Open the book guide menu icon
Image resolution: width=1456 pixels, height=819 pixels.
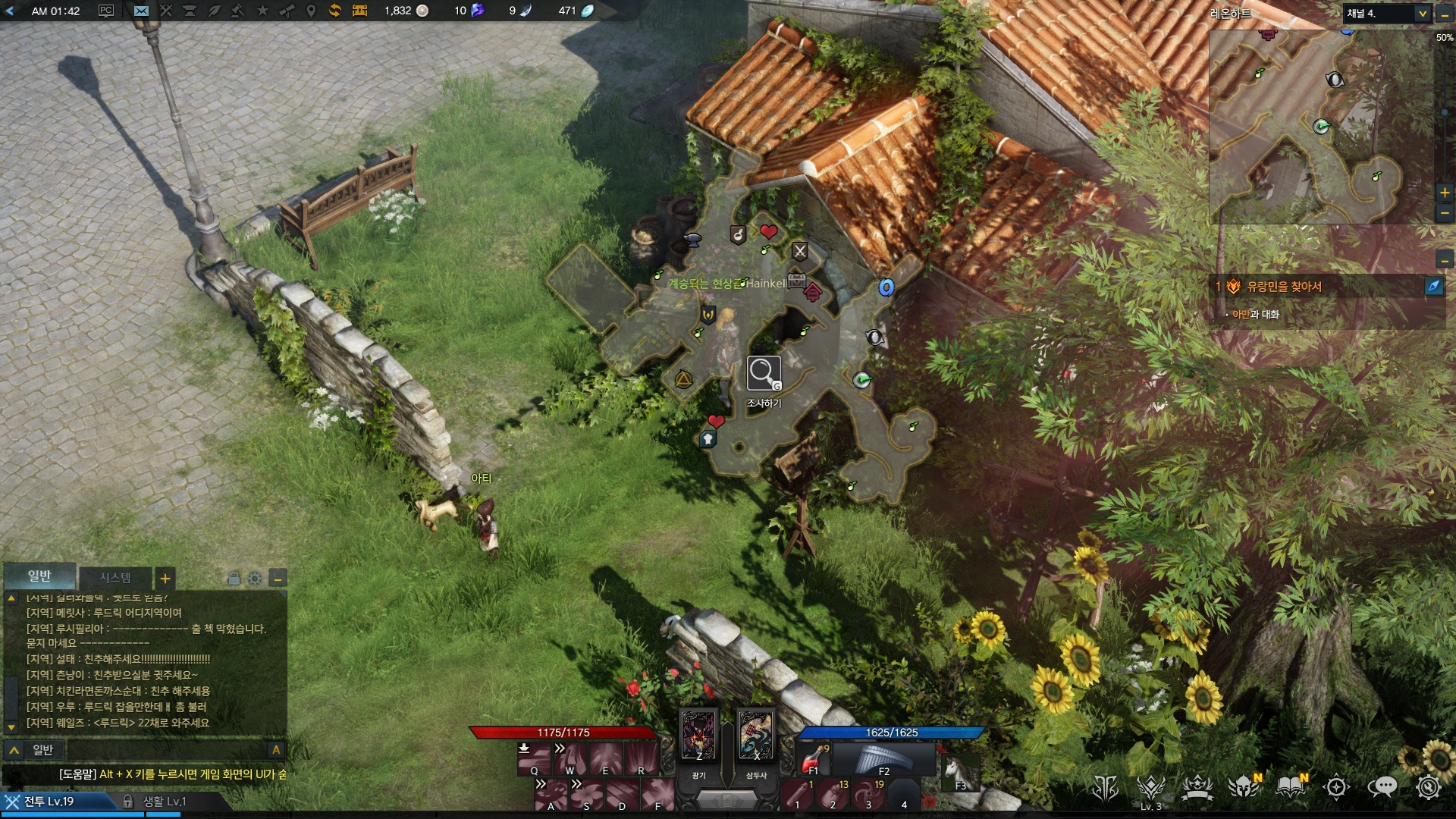[1290, 787]
